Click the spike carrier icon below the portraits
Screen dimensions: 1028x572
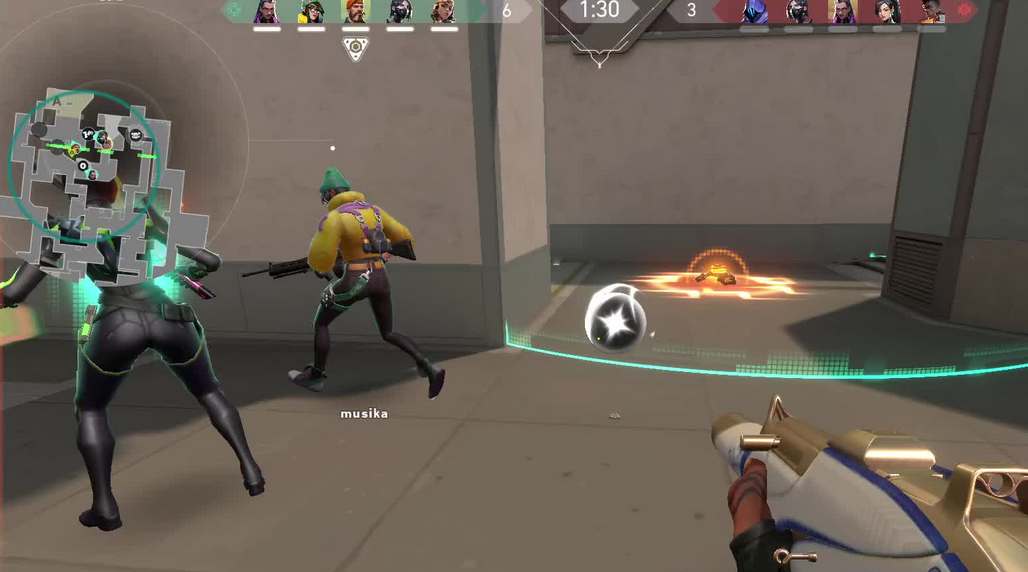coord(355,47)
